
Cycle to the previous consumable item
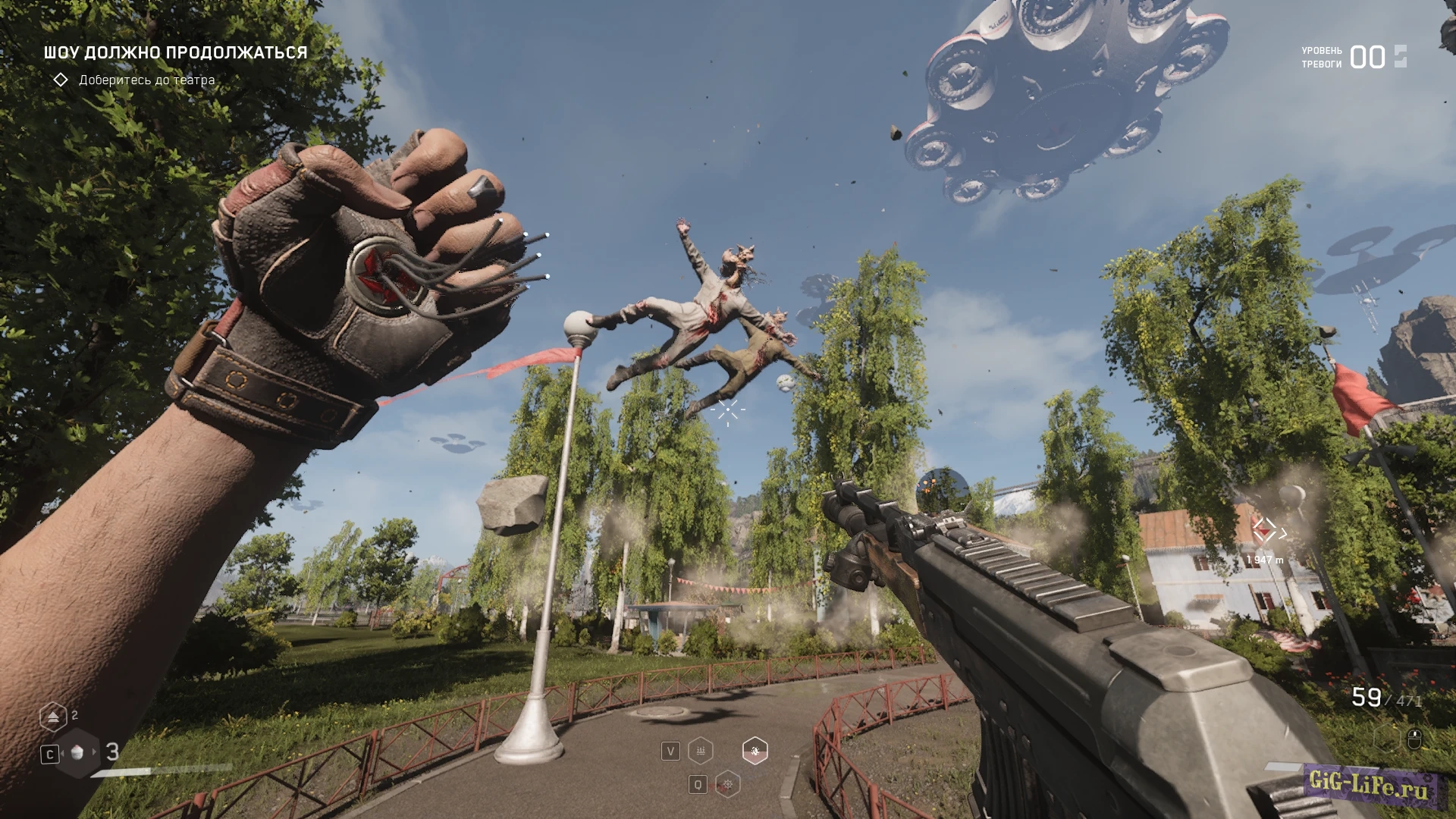tap(62, 752)
